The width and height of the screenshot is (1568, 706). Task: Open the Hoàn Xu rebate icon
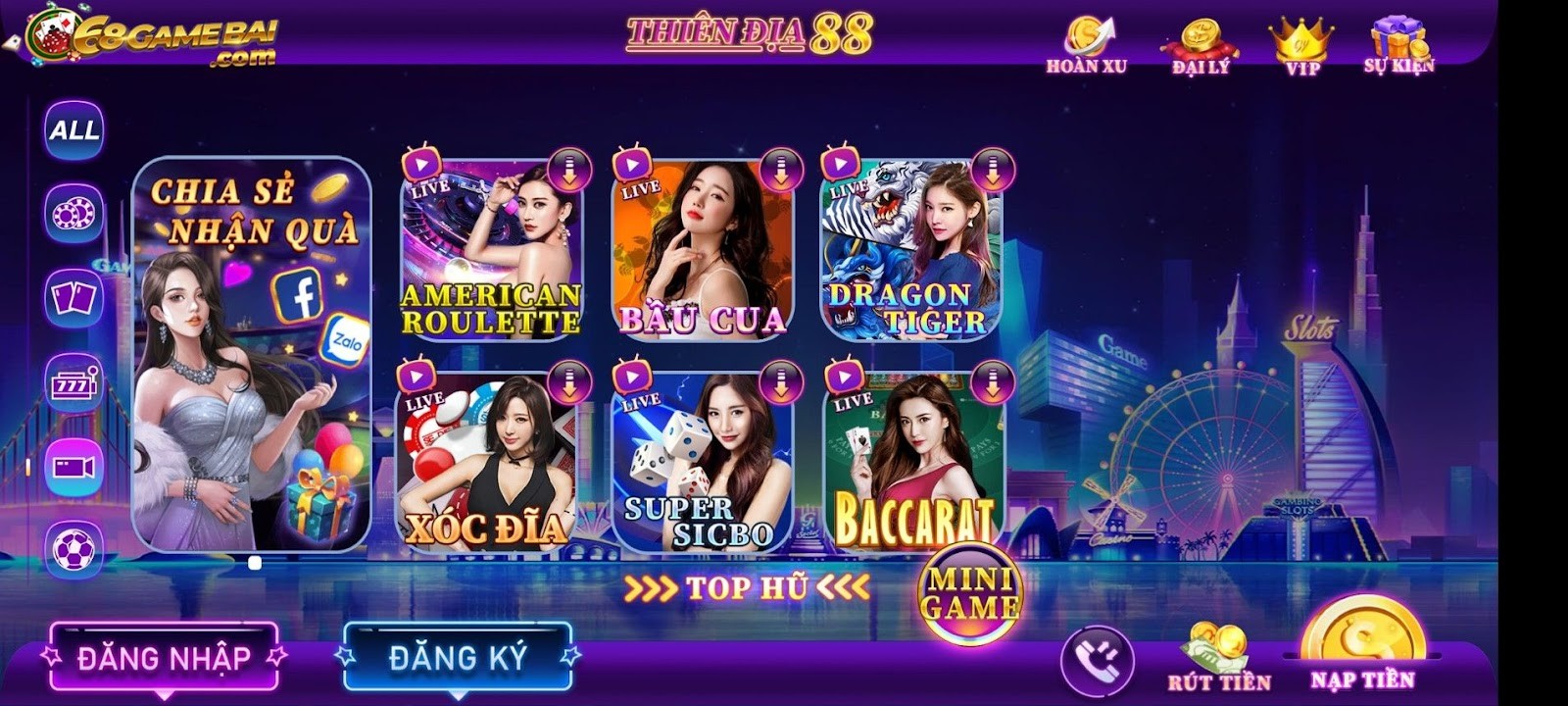coord(1087,45)
